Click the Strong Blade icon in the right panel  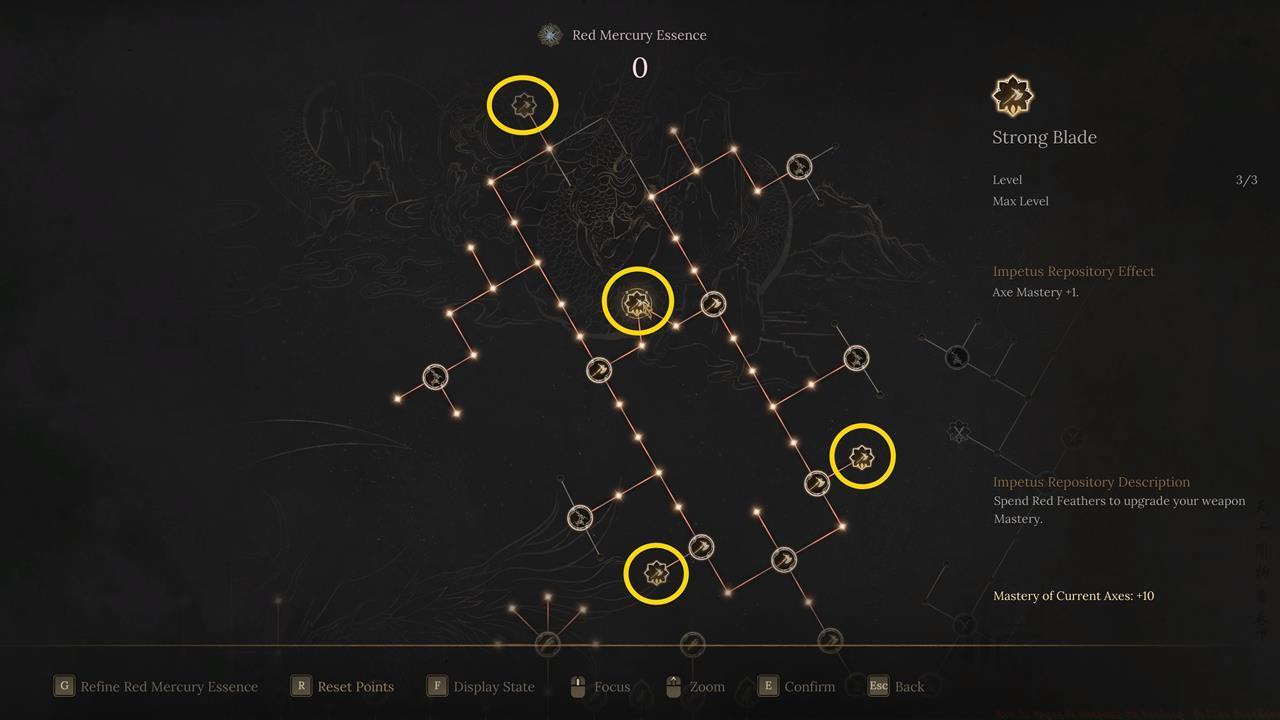point(1013,93)
